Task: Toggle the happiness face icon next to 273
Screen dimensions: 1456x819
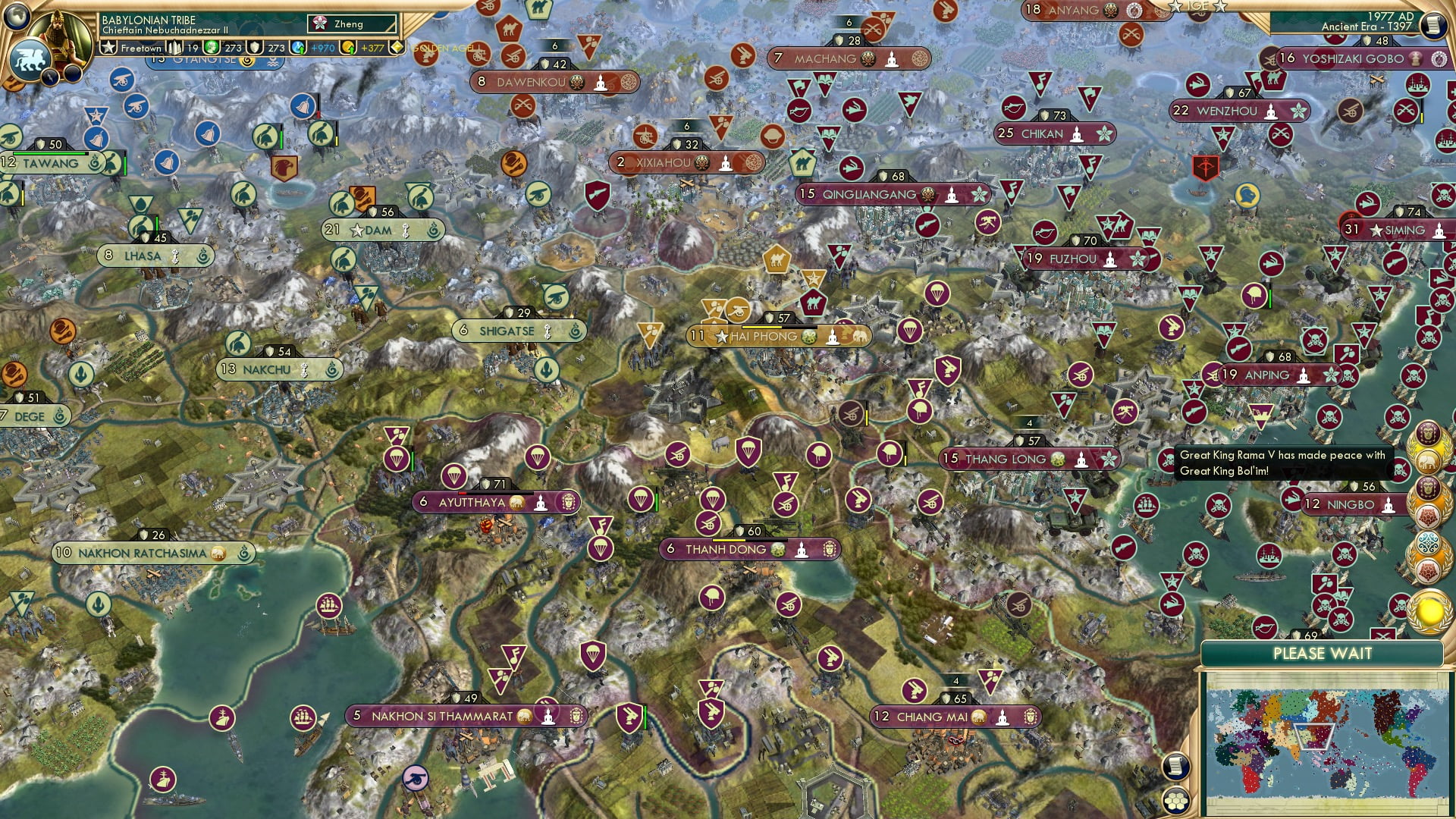Action: tap(212, 47)
